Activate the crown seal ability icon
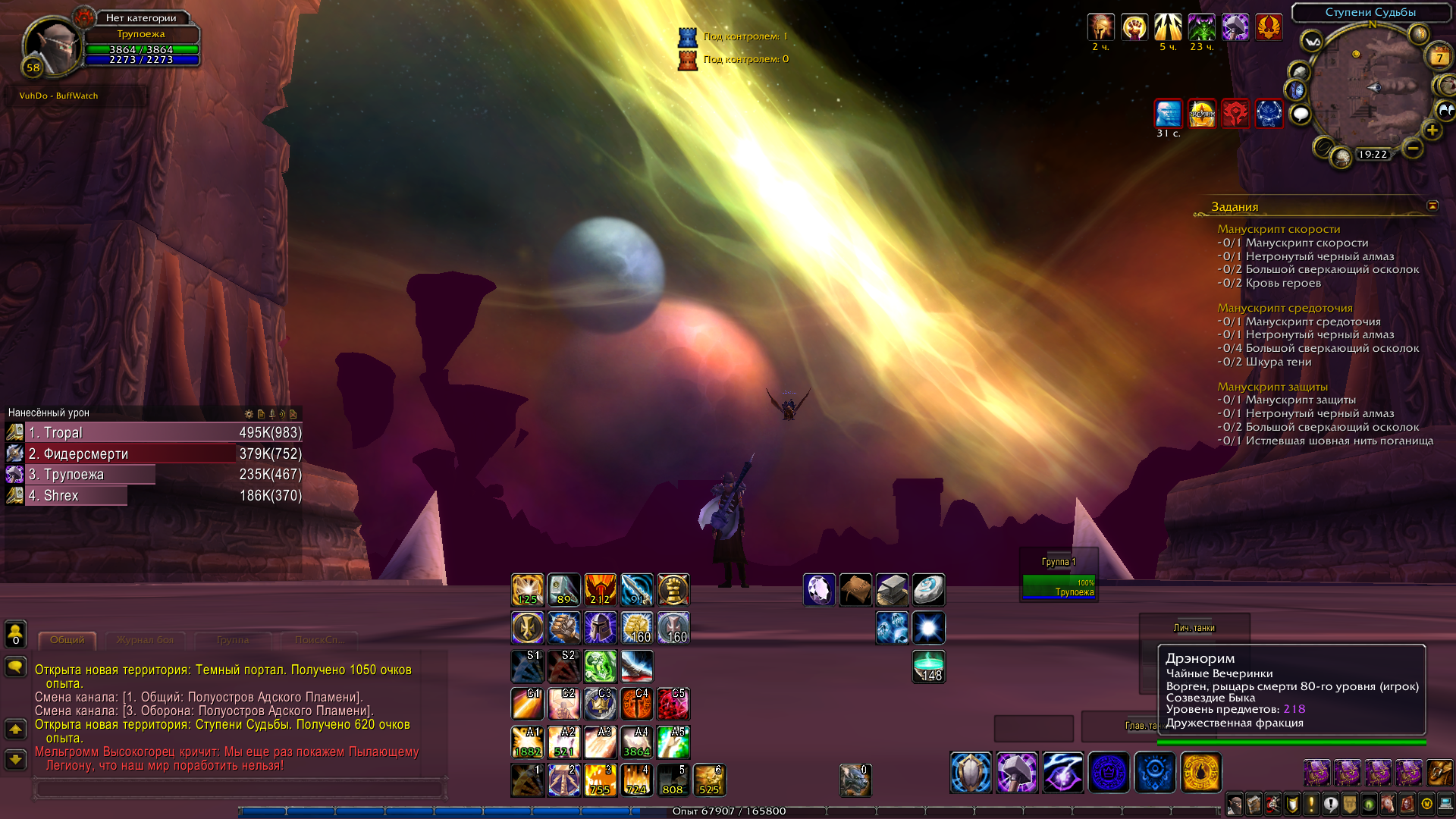The width and height of the screenshot is (1456, 819). (1109, 773)
